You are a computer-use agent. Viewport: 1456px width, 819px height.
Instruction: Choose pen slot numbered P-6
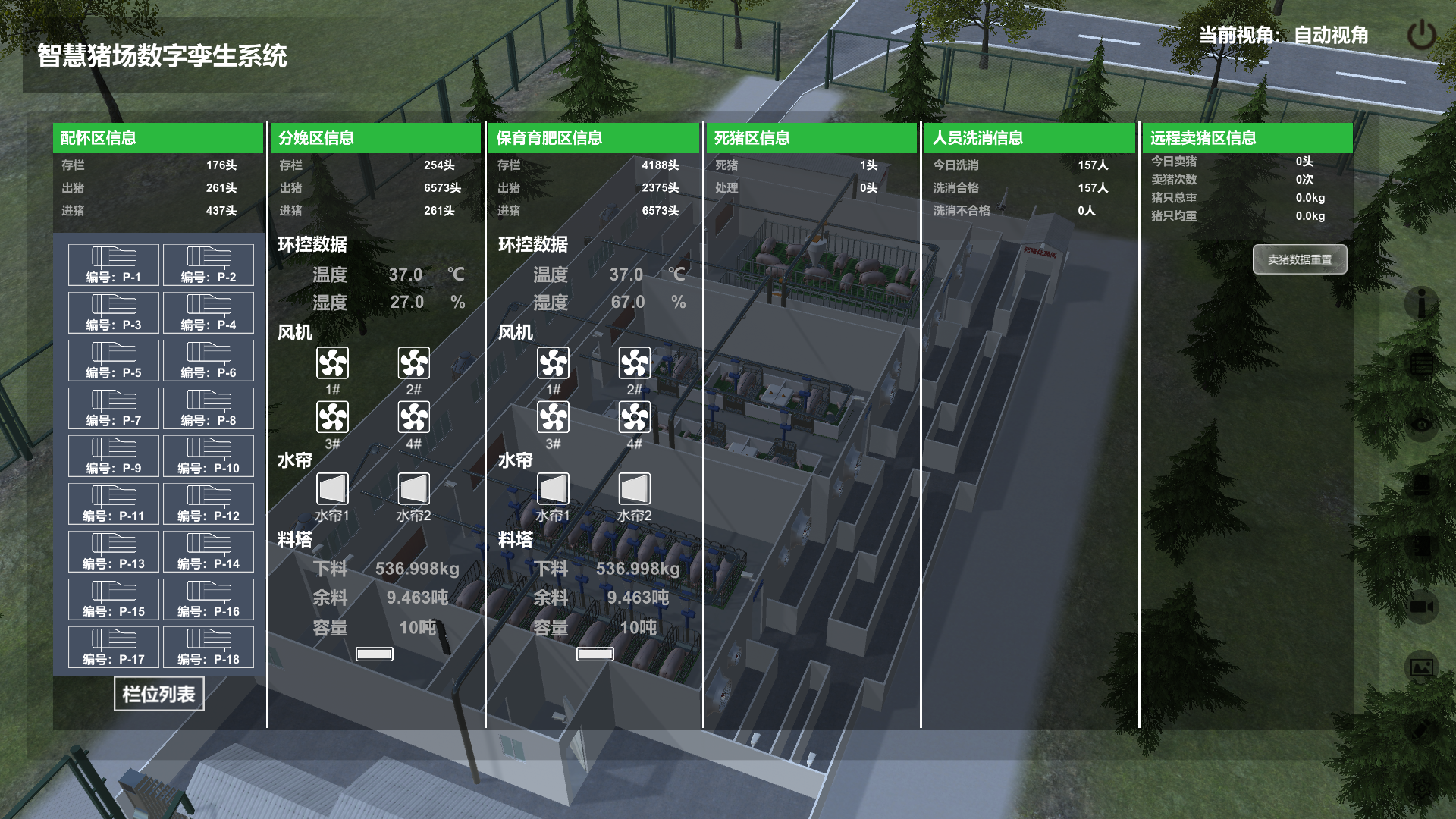(x=209, y=360)
